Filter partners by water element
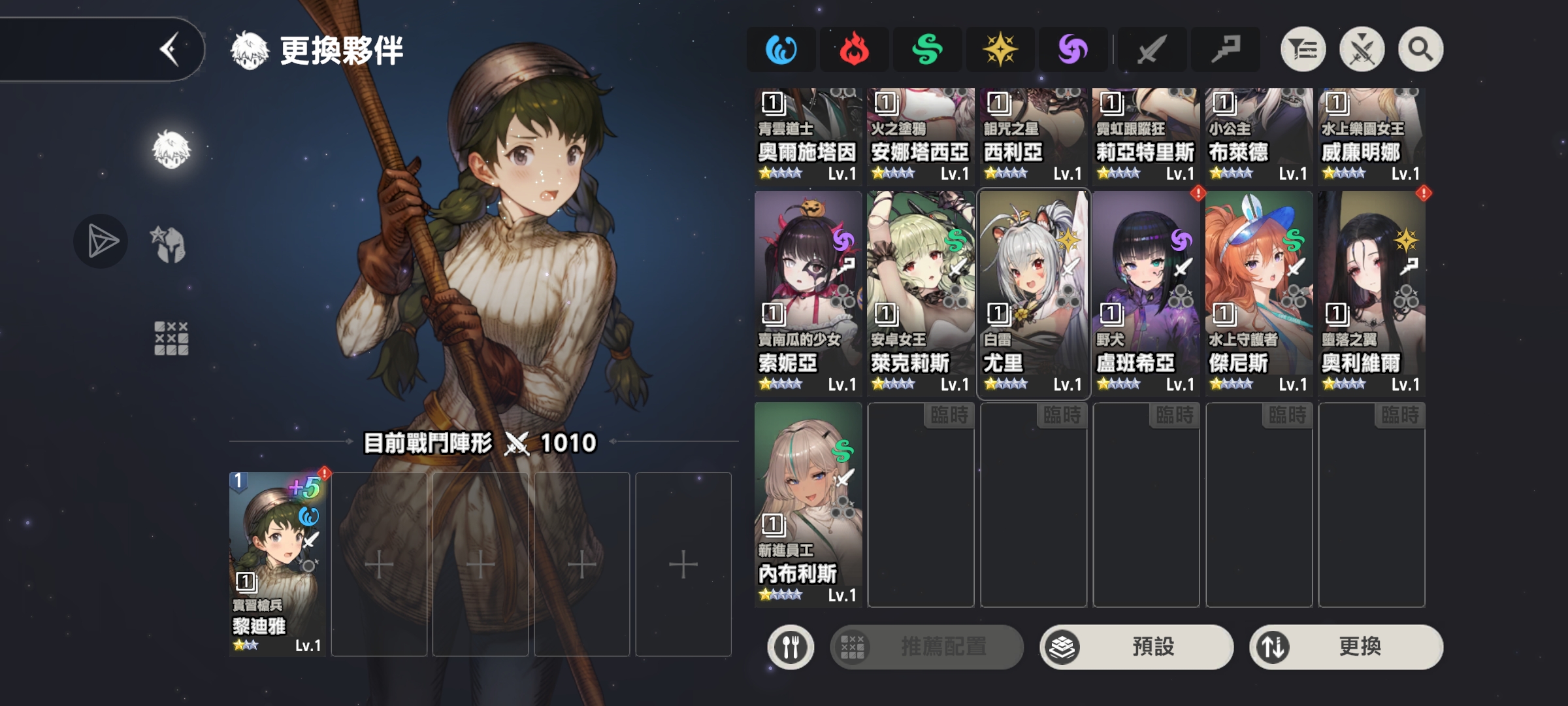This screenshot has height=706, width=1568. tap(781, 50)
